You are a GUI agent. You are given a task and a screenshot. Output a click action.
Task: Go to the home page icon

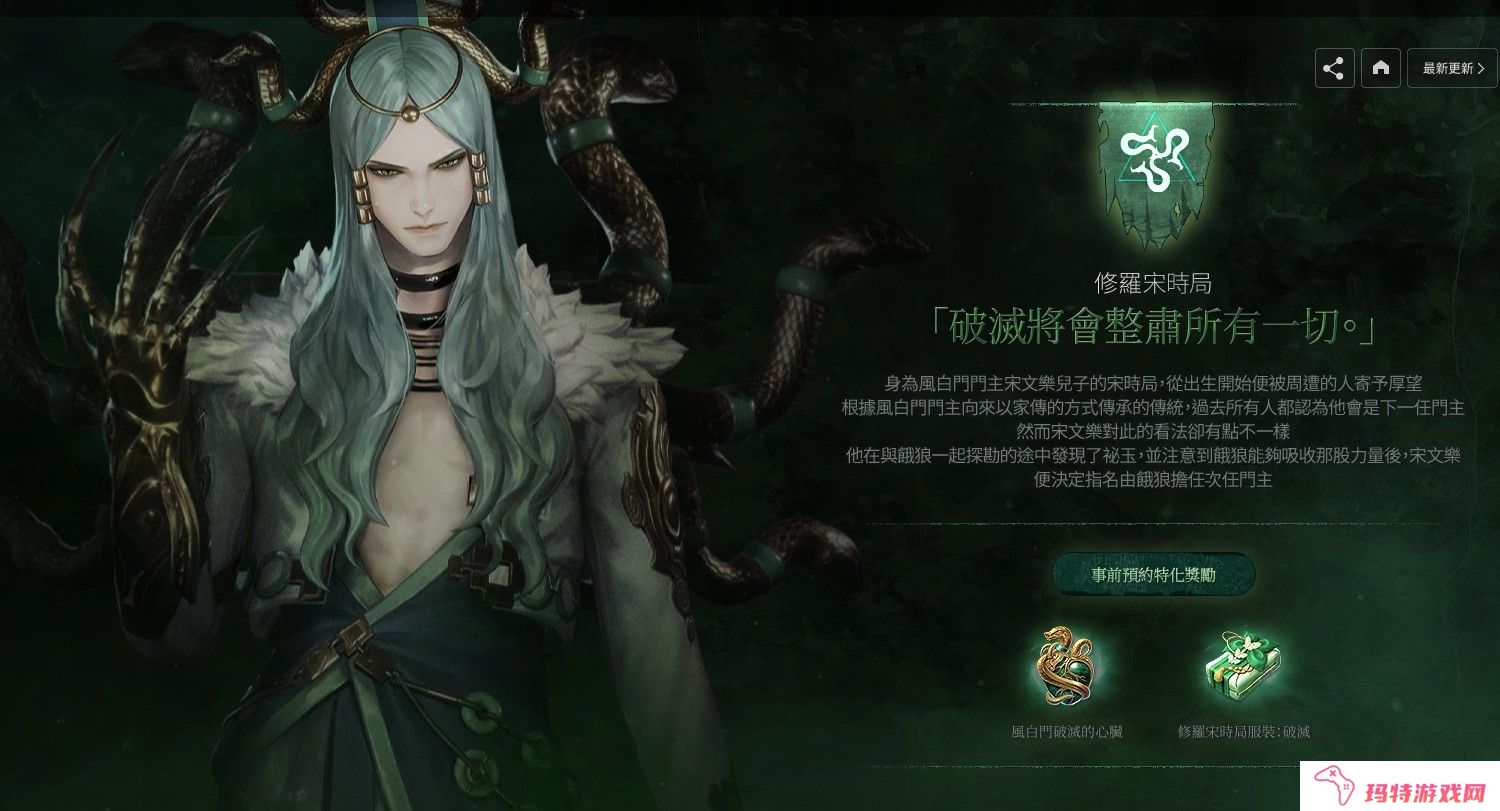pos(1381,68)
